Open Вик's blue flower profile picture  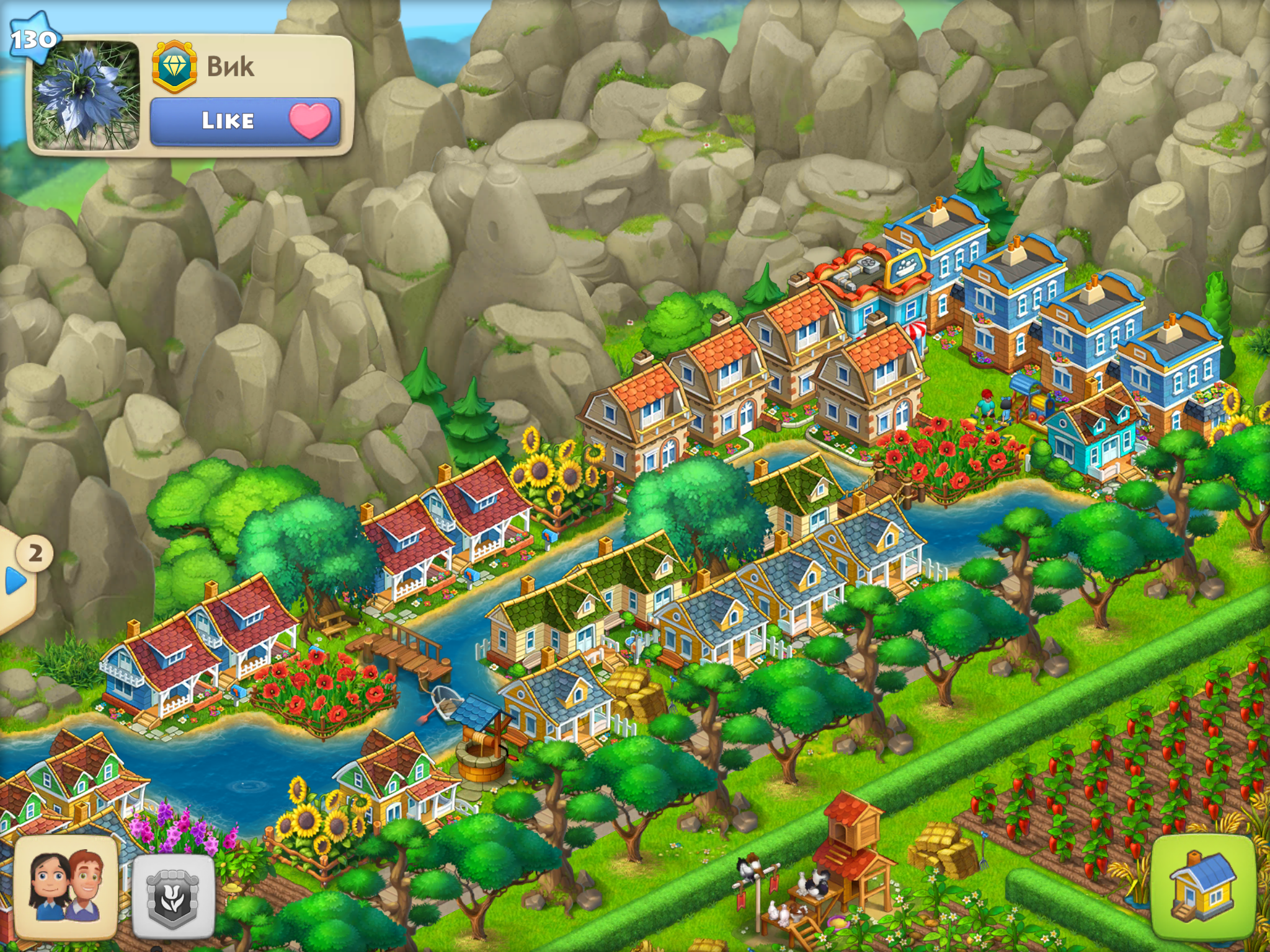pyautogui.click(x=85, y=95)
